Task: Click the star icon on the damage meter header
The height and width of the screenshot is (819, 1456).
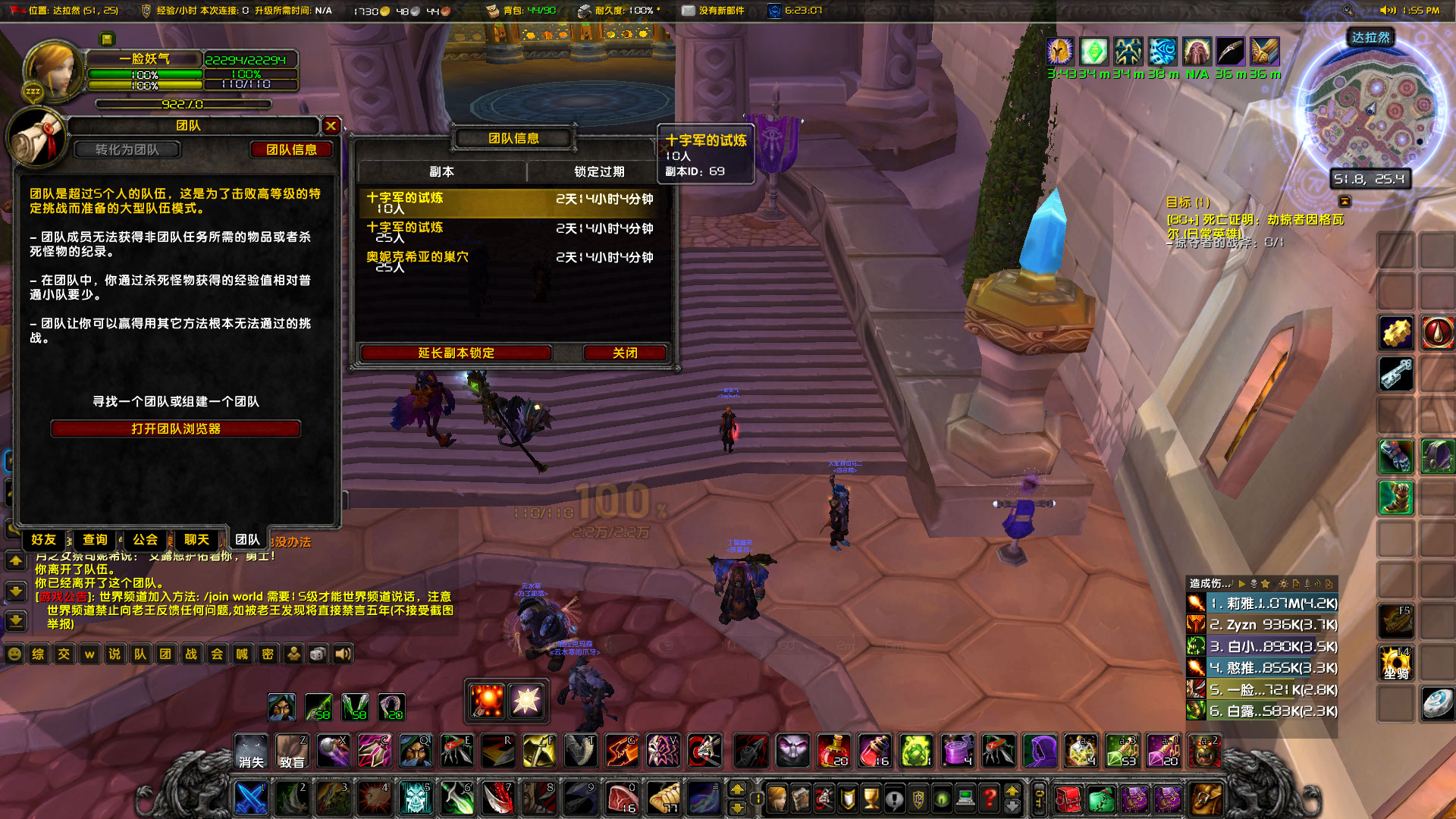Action: click(1266, 584)
